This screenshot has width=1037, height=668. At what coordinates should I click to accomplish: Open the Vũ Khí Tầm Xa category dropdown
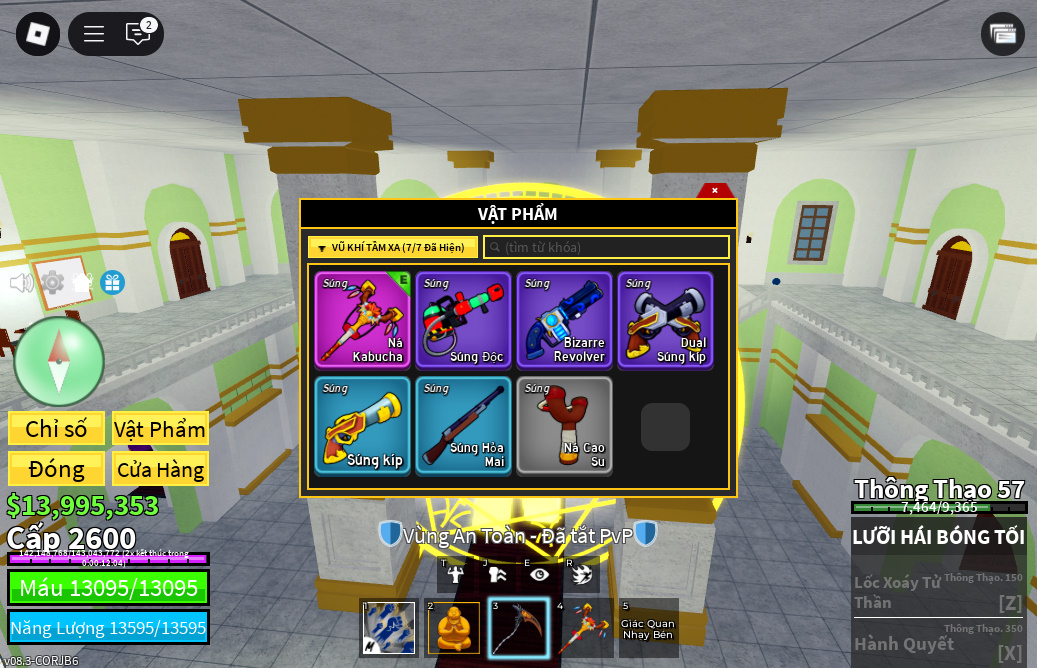click(x=393, y=247)
